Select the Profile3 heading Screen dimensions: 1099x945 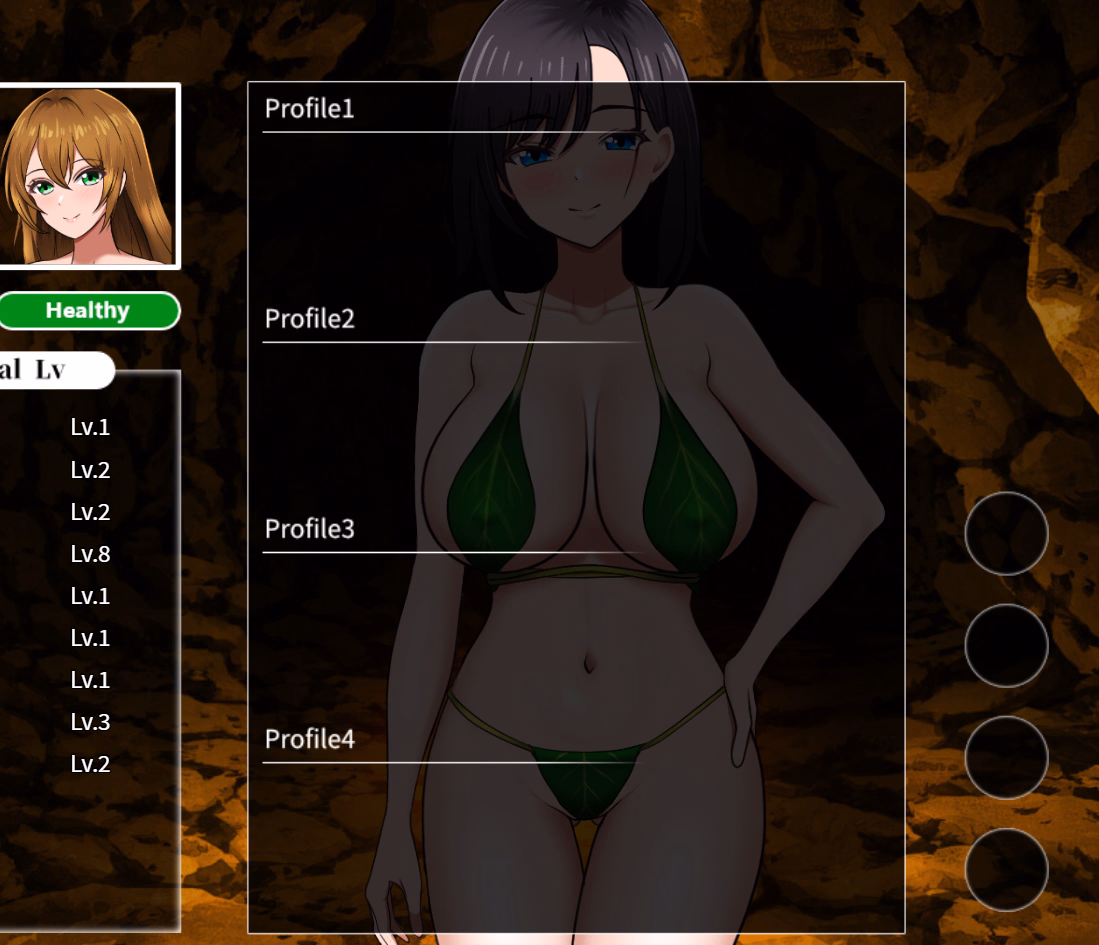[x=310, y=529]
